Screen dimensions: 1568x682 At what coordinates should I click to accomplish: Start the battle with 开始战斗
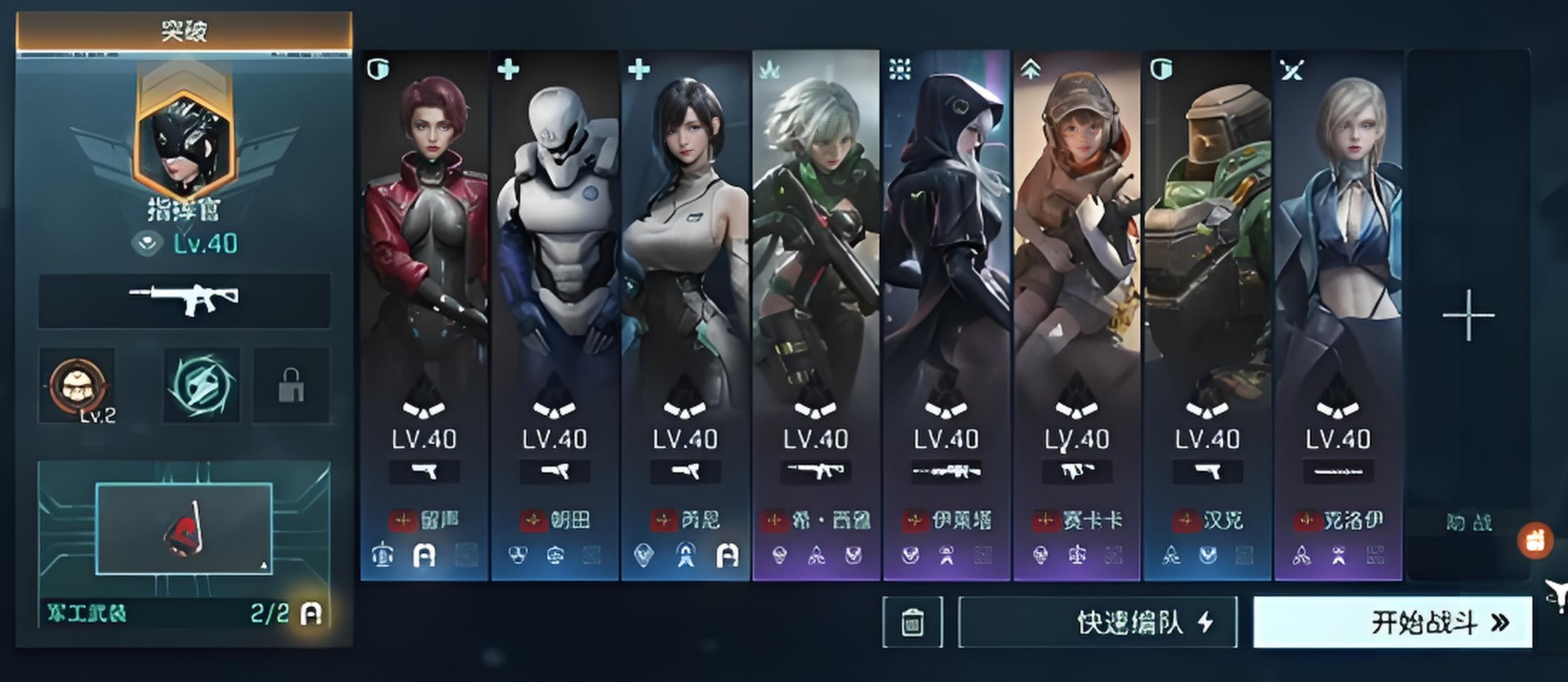click(x=1392, y=623)
